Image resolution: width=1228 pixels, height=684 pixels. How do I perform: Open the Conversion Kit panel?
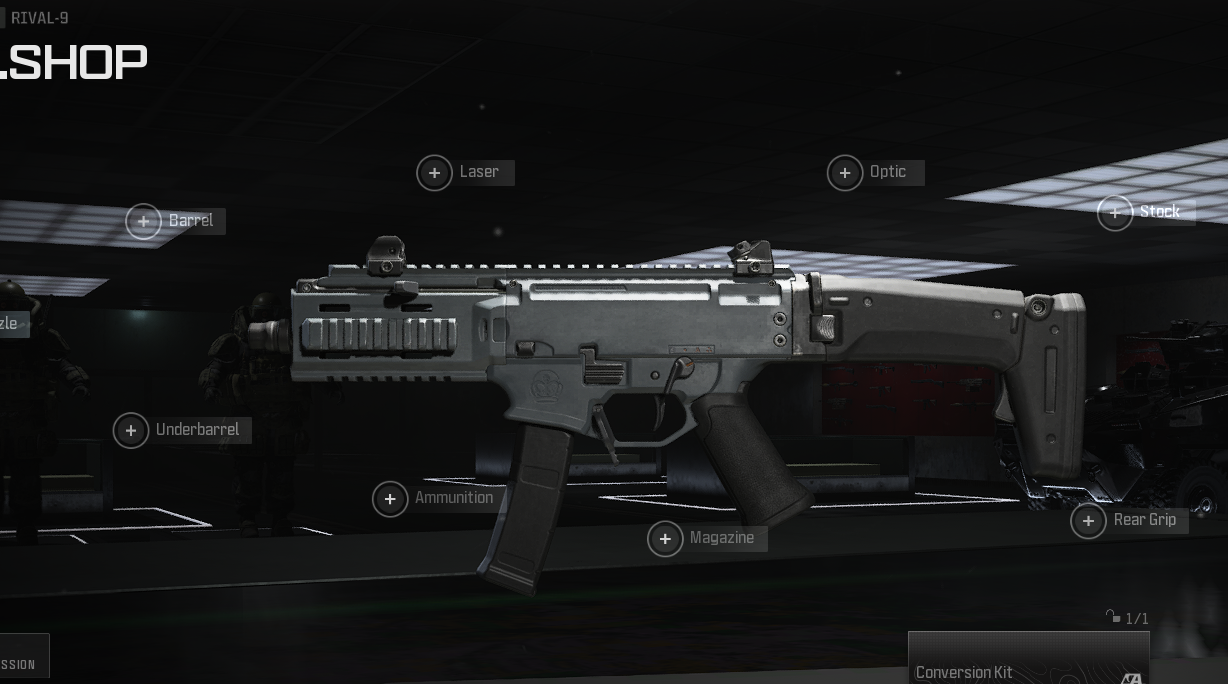click(1027, 662)
